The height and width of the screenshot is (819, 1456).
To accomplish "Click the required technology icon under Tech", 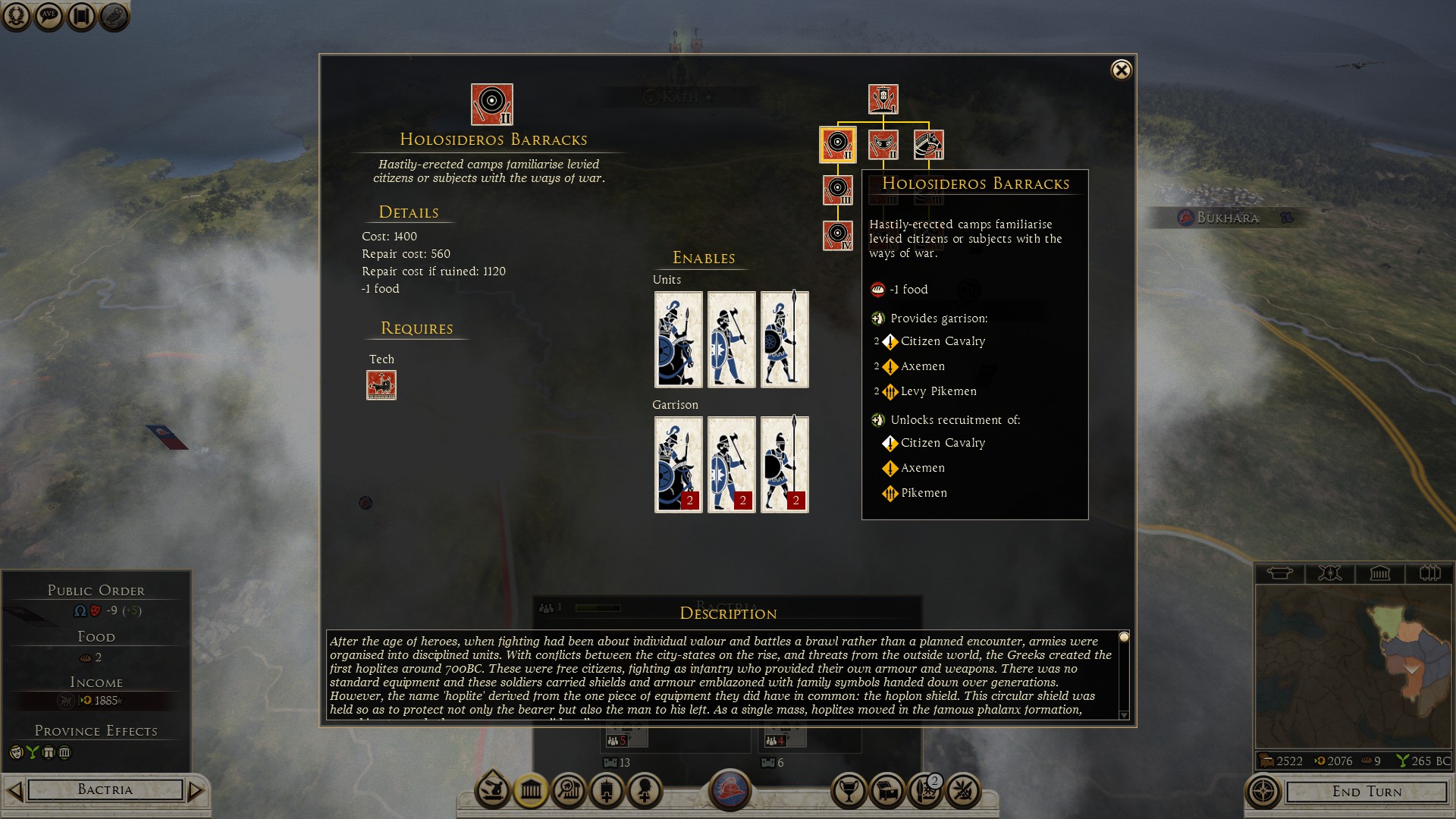I will point(381,385).
